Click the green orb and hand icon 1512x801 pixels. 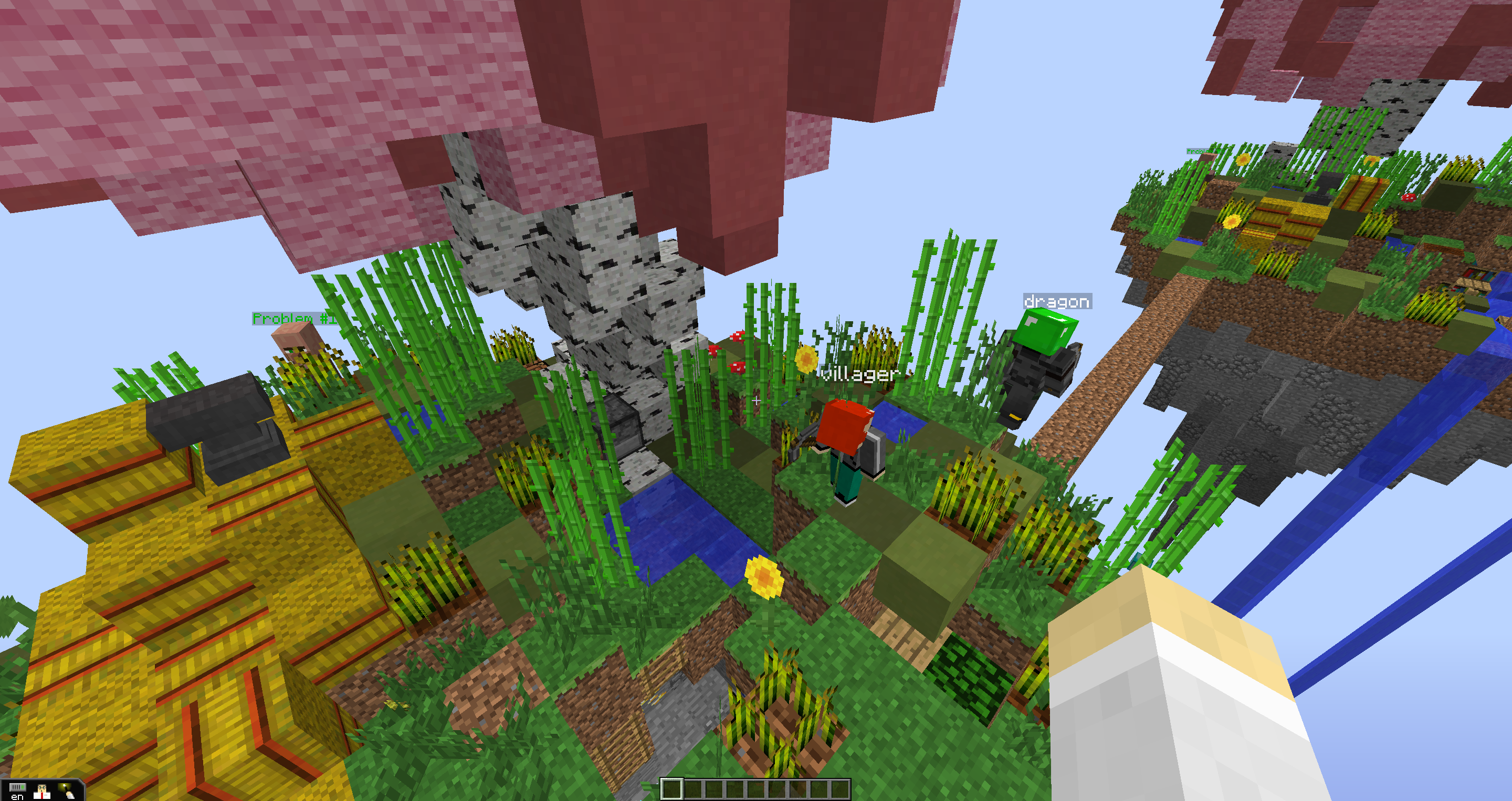(66, 791)
